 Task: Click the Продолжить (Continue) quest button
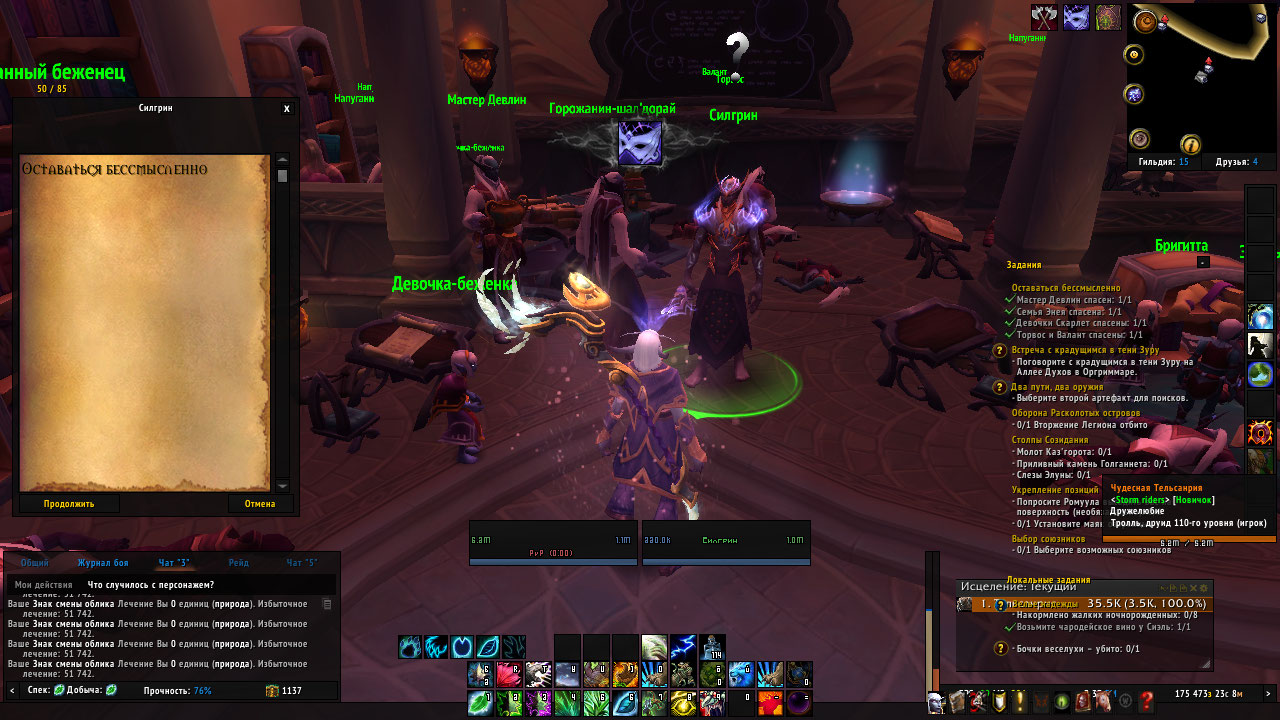point(69,504)
